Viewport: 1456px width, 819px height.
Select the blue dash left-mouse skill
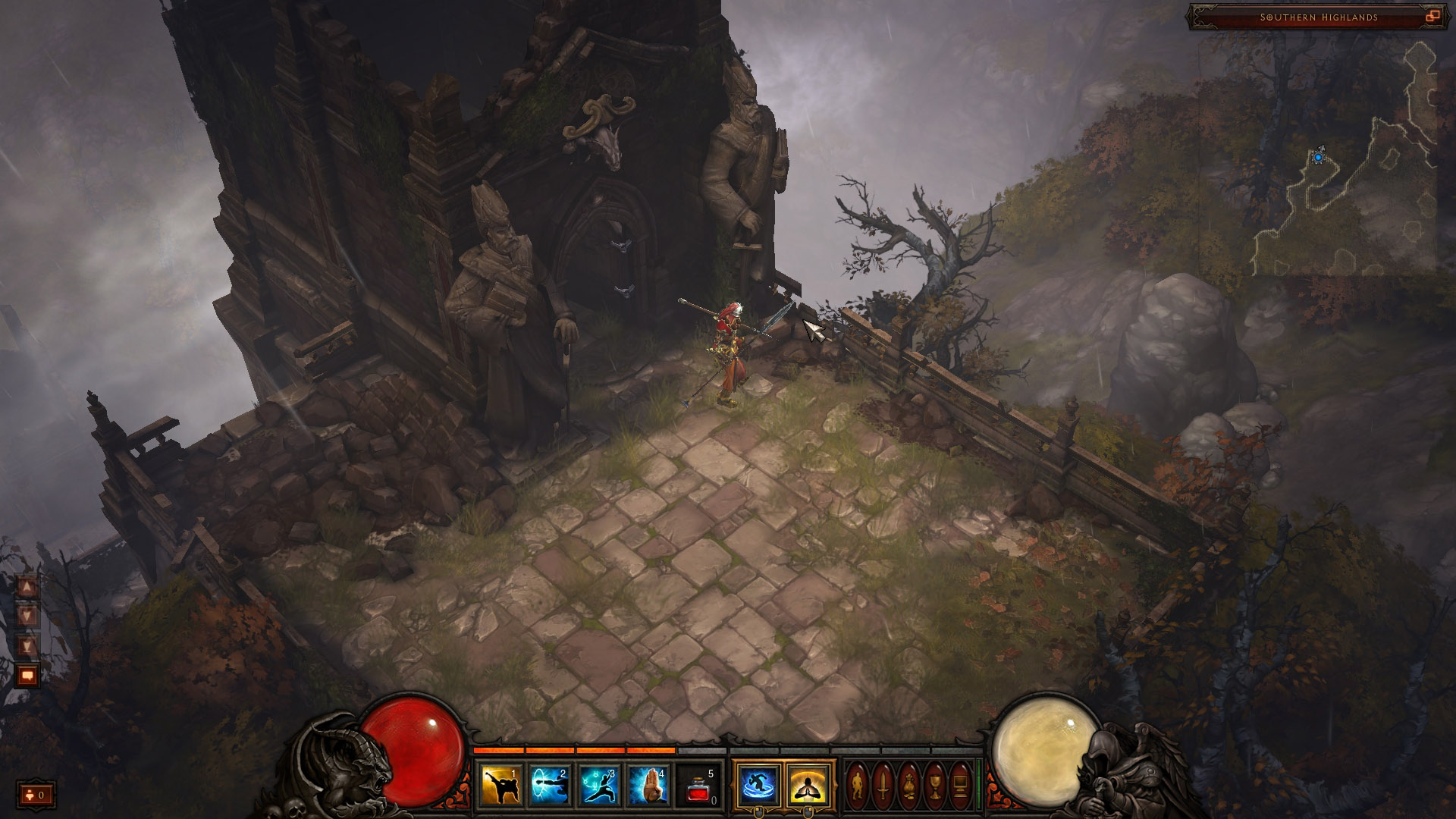click(x=758, y=785)
